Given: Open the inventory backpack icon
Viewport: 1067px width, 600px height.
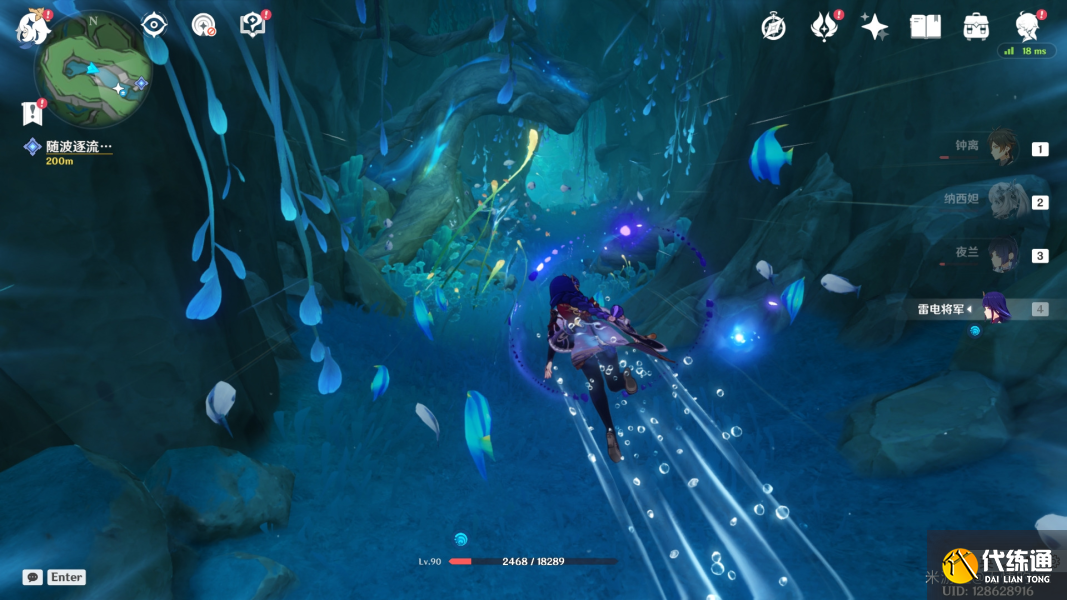Looking at the screenshot, I should click(x=976, y=27).
